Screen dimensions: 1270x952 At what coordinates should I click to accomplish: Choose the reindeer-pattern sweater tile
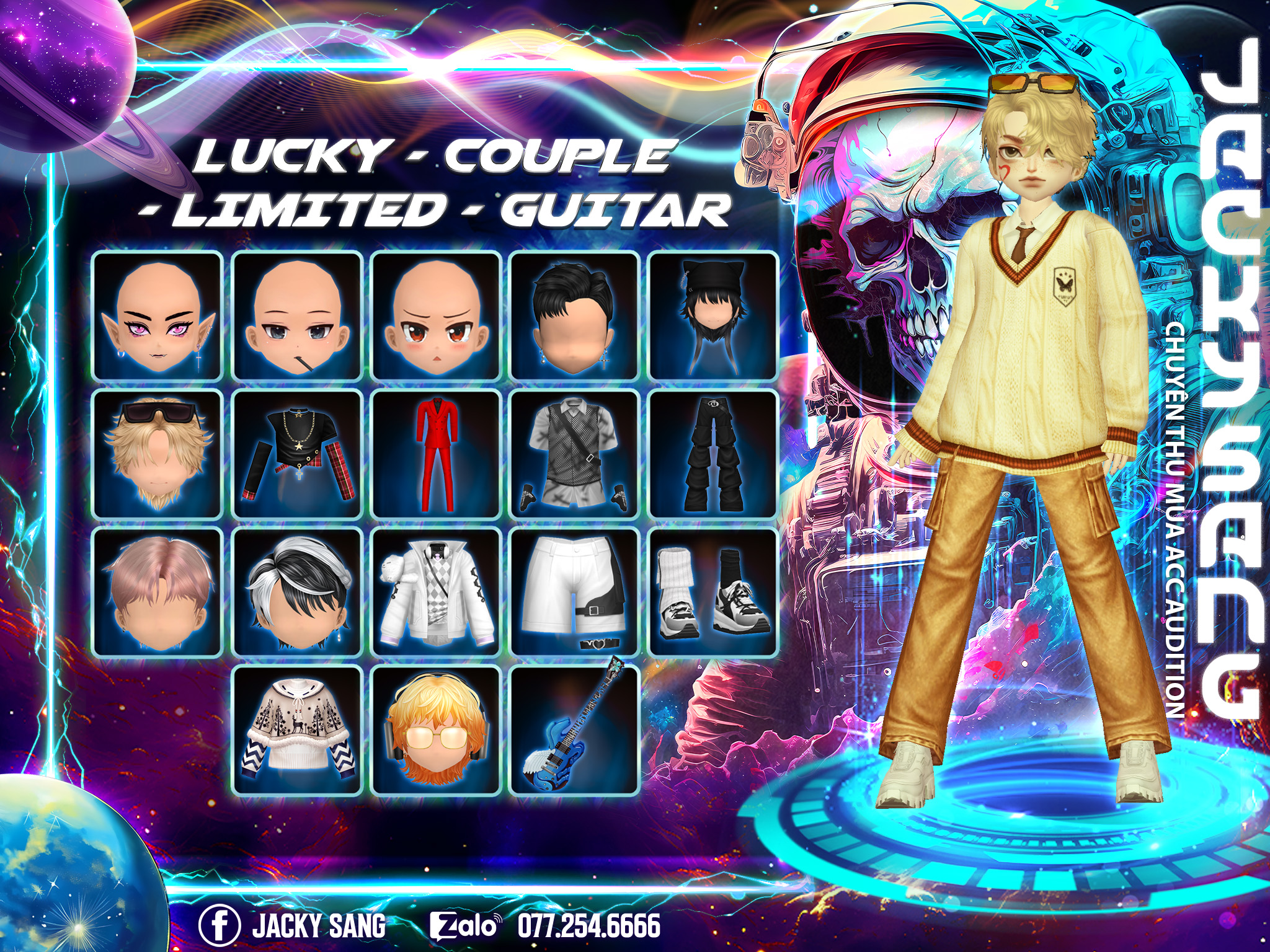(297, 731)
